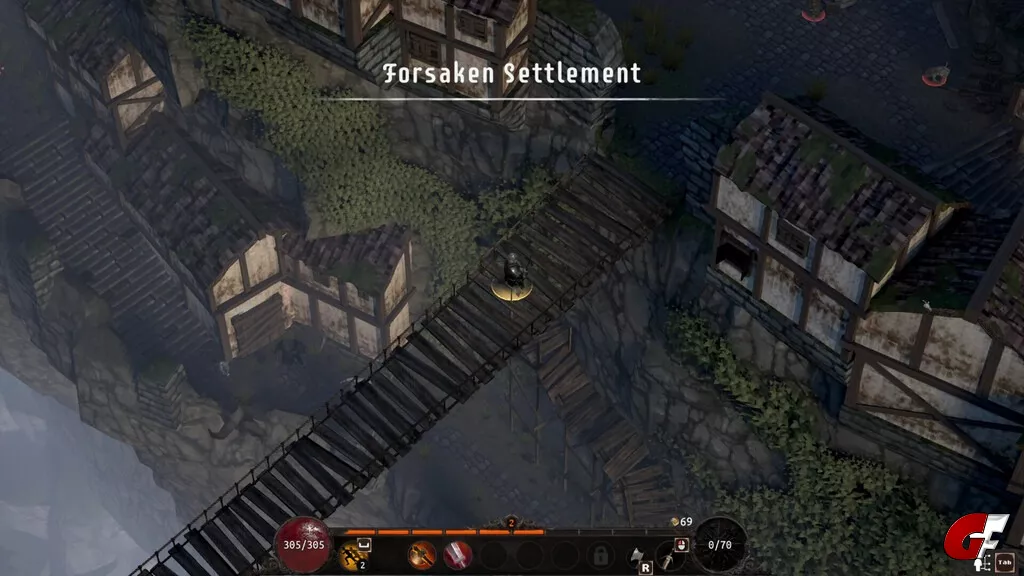Viewport: 1024px width, 576px height.
Task: Click the locked skill slot
Action: coord(601,554)
